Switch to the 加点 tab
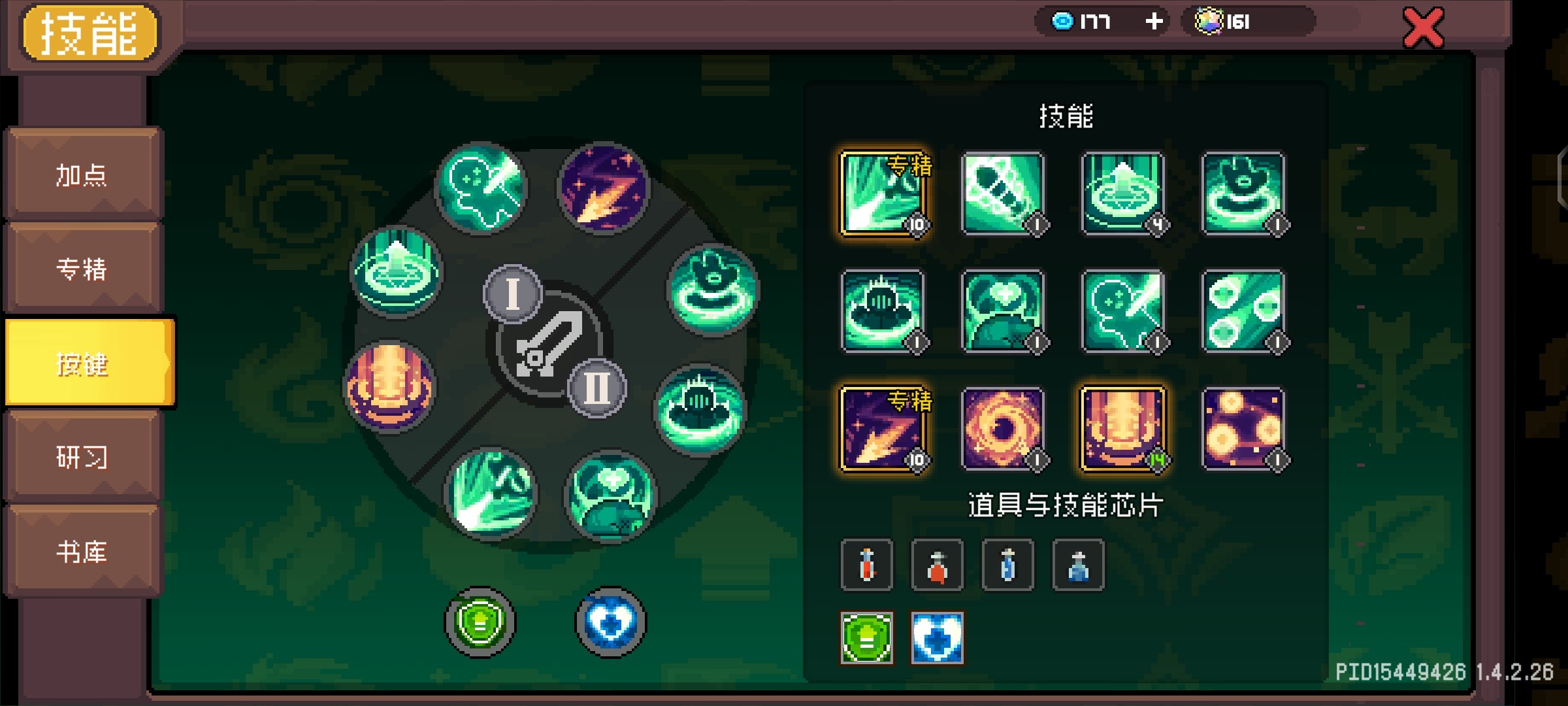The width and height of the screenshot is (1568, 706). coord(82,175)
